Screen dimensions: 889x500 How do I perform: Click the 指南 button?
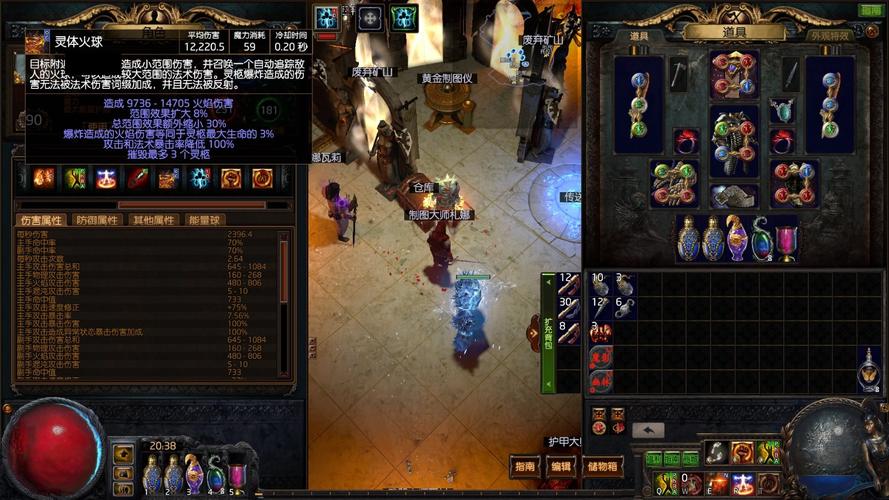[x=525, y=466]
